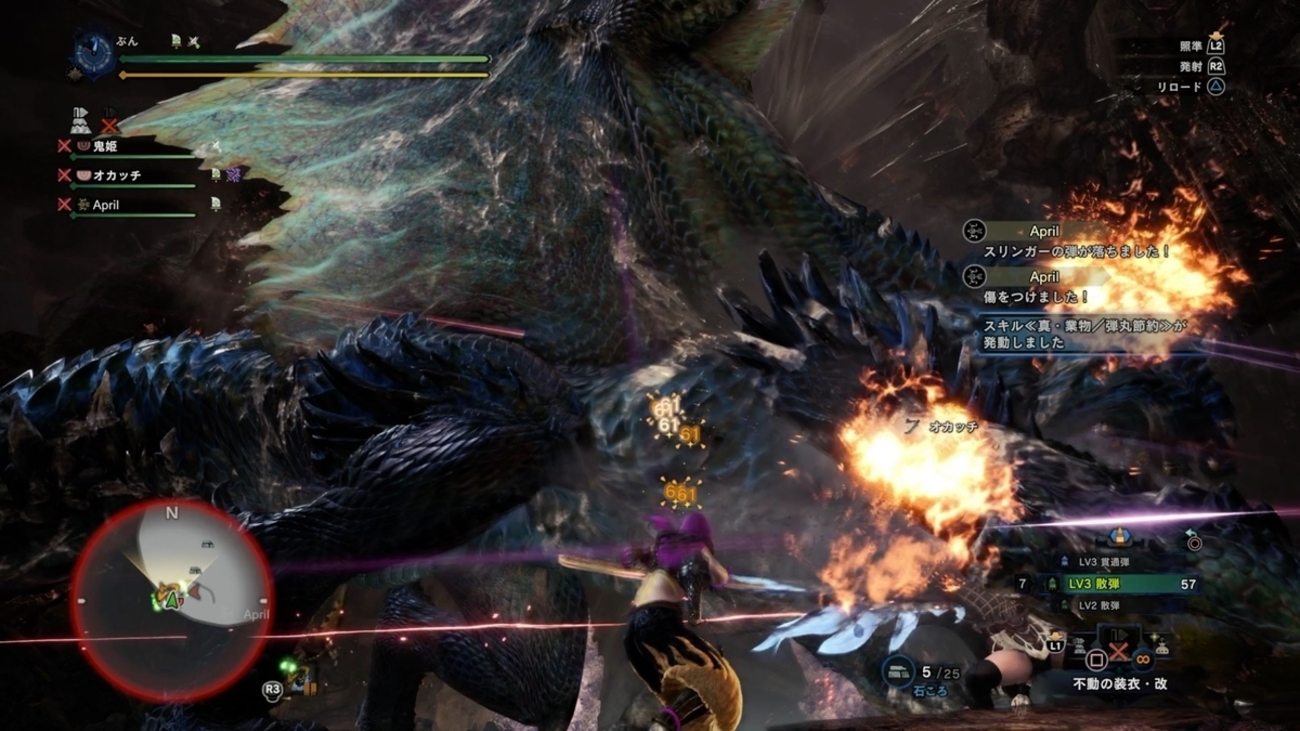Click the quest timer clock icon

point(94,49)
